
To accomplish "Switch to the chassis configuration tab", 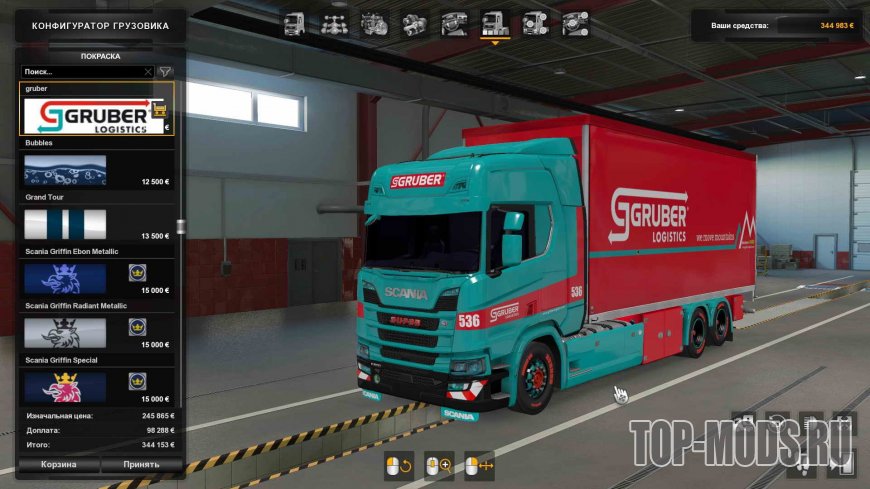I will click(x=334, y=24).
